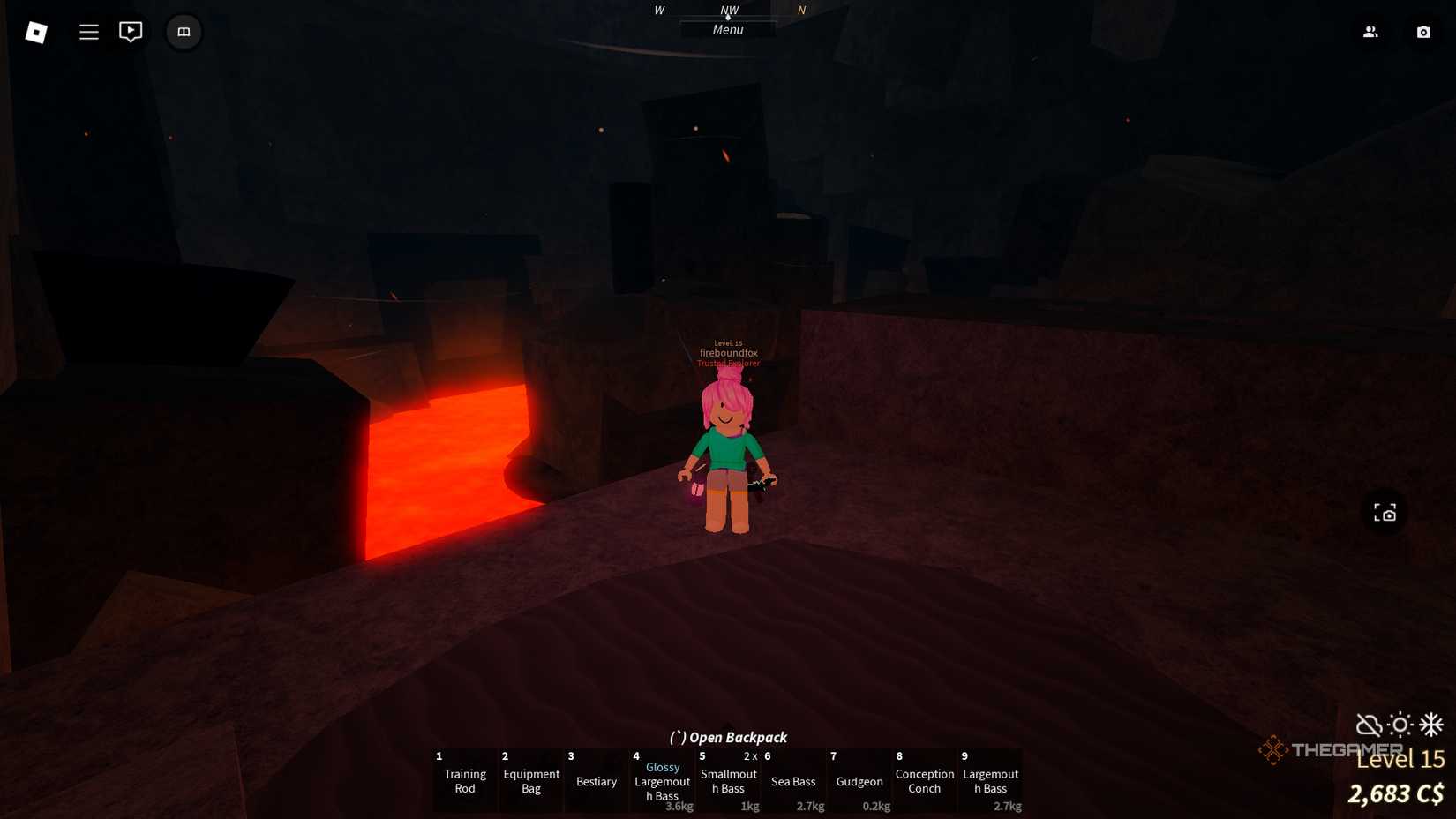This screenshot has width=1456, height=819.
Task: Select the Bestiary hotbar slot
Action: [596, 781]
